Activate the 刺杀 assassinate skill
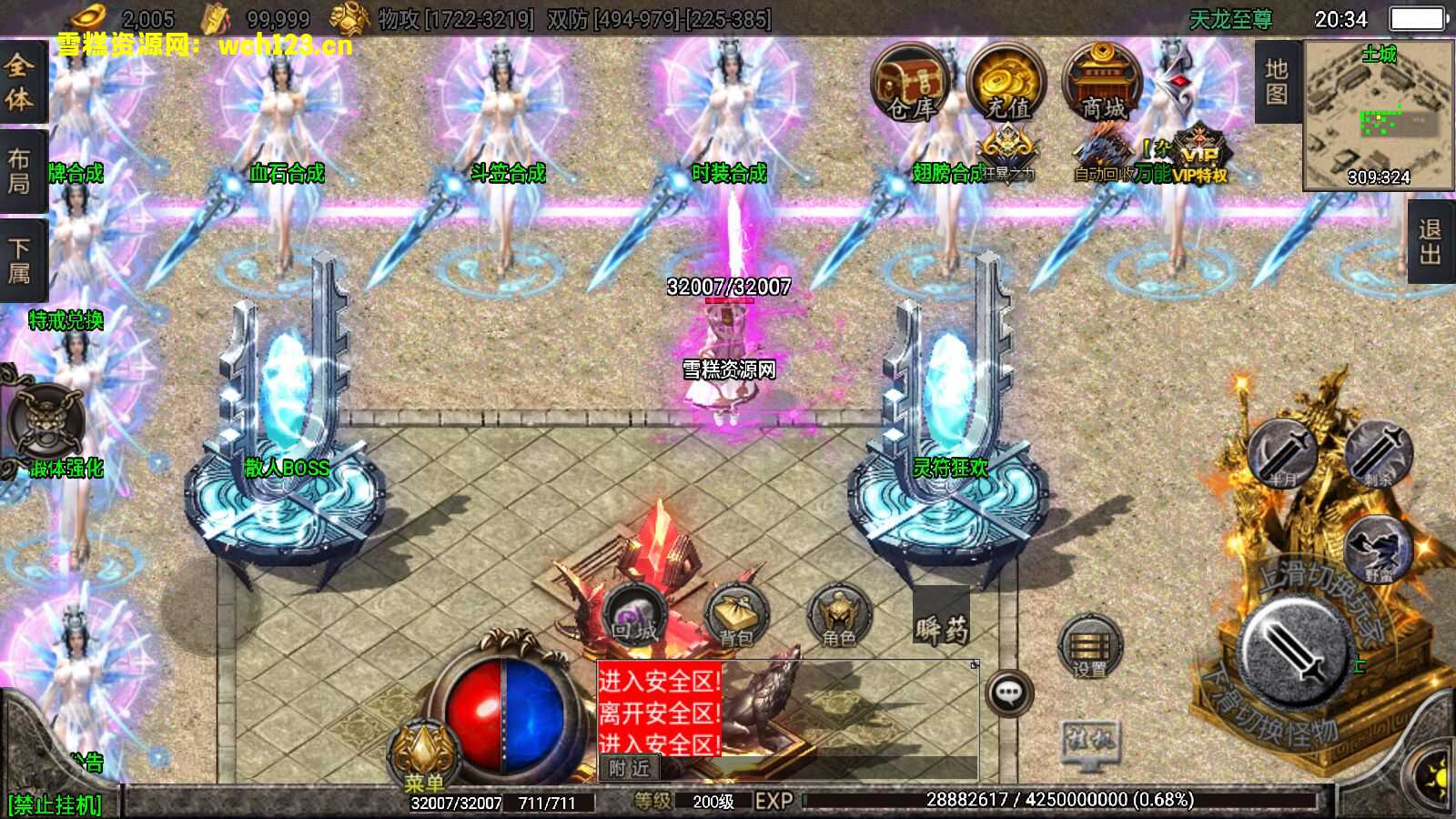The height and width of the screenshot is (819, 1456). (1378, 453)
